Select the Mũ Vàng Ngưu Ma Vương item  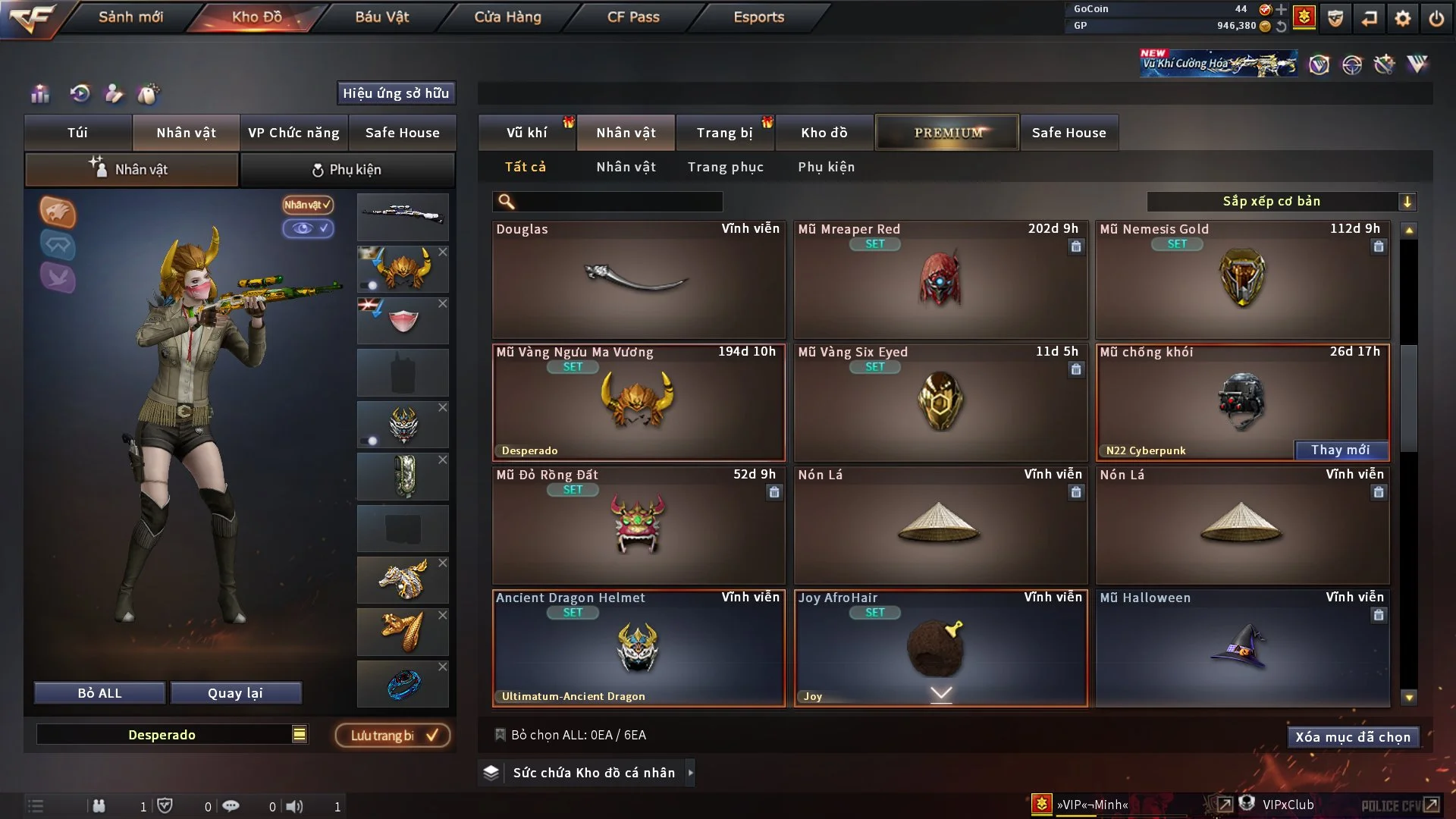click(639, 403)
